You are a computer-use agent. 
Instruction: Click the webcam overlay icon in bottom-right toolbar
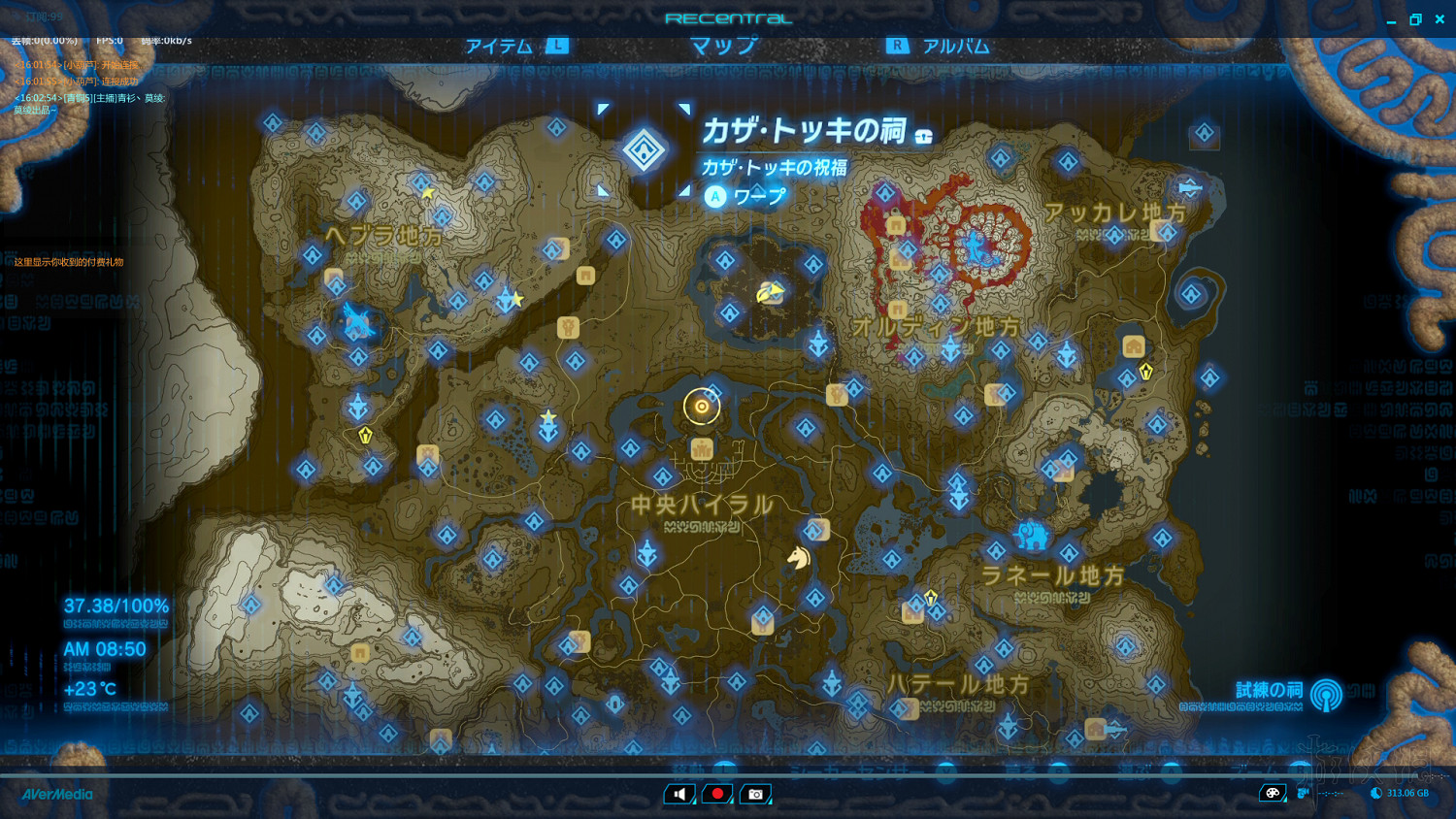(x=1304, y=793)
